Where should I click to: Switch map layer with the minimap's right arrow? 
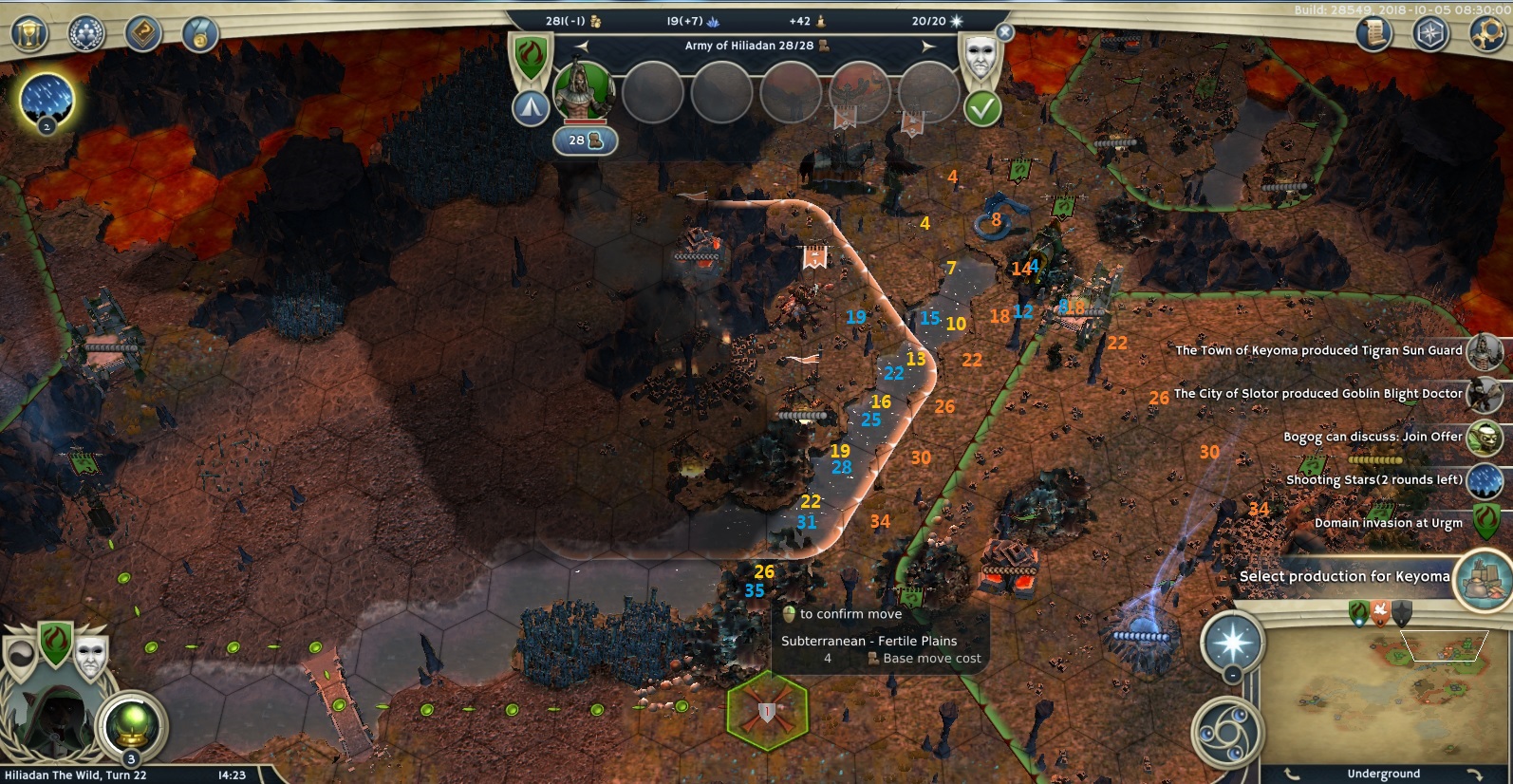[x=1474, y=775]
